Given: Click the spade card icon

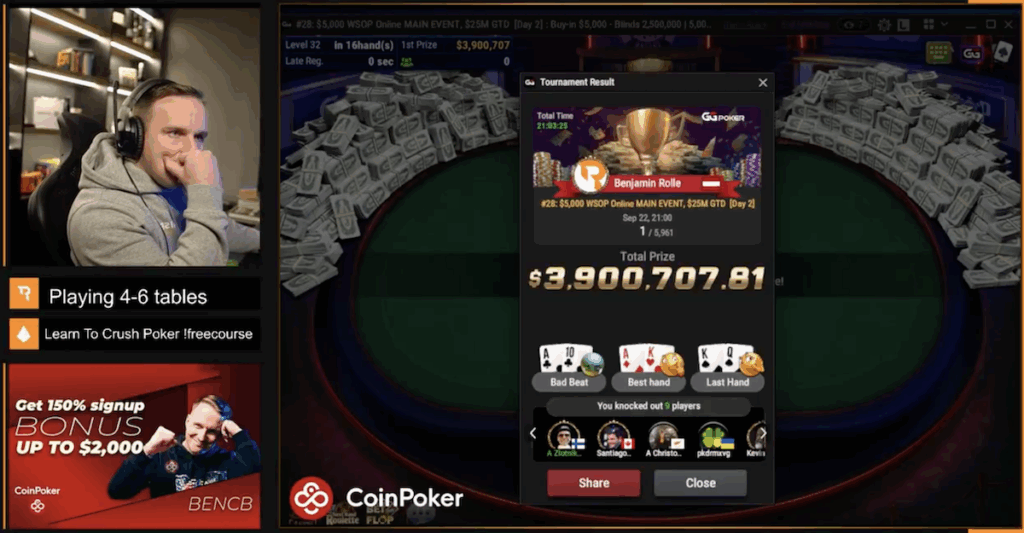Looking at the screenshot, I should point(1002,52).
